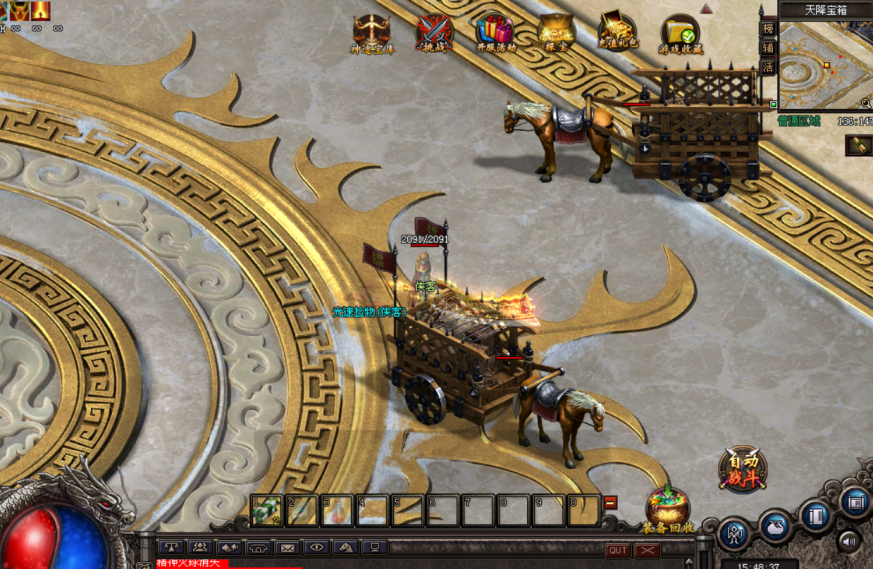This screenshot has width=873, height=569.
Task: Open the 超值礼包 gift pack icon
Action: 617,31
